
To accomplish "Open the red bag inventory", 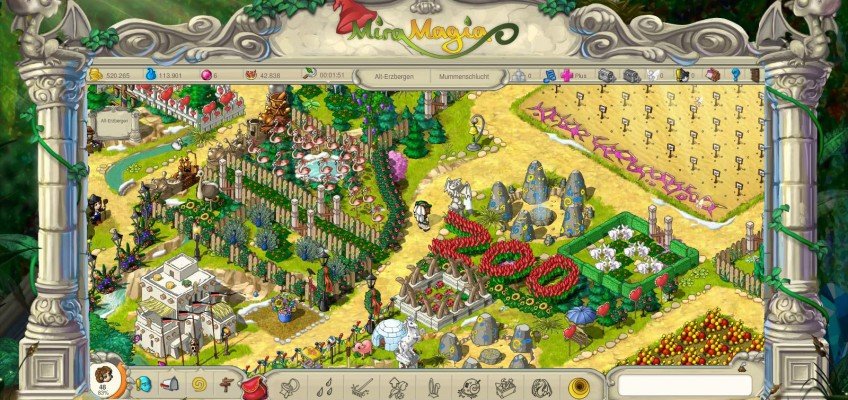I will click(252, 386).
